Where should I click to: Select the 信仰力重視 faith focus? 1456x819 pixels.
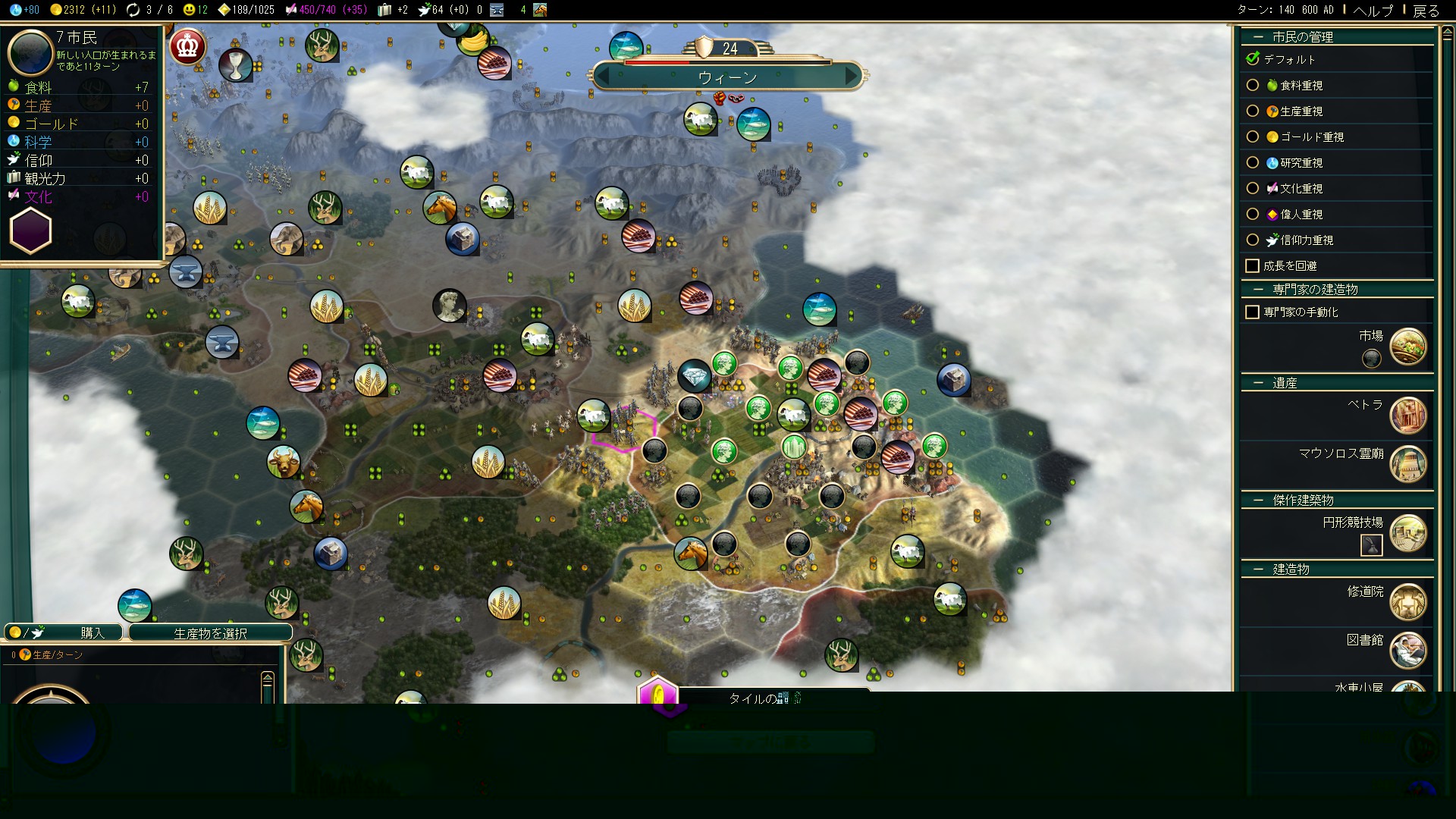tap(1253, 240)
